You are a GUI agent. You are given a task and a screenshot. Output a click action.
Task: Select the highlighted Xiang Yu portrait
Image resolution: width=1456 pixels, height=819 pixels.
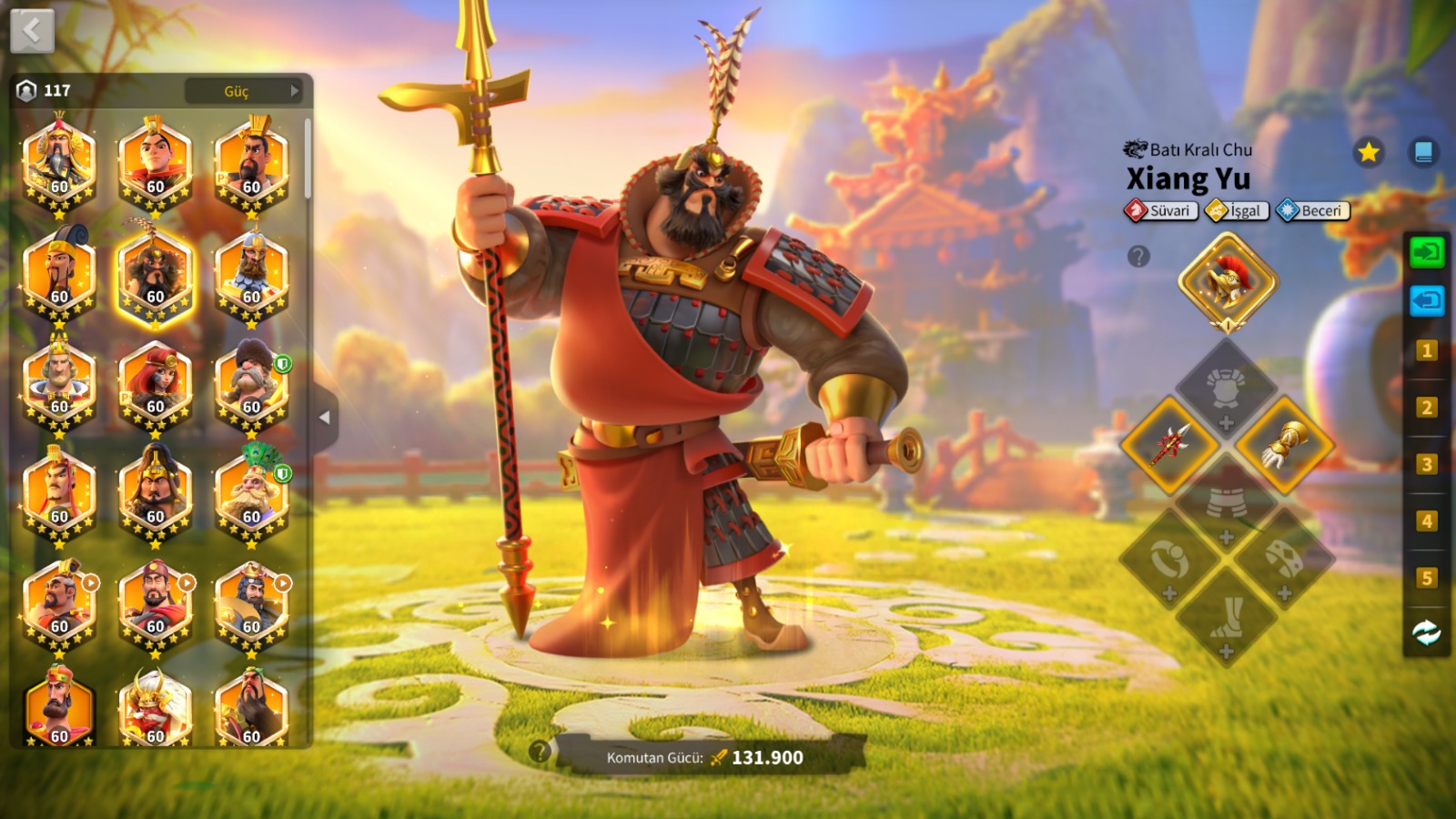[155, 275]
